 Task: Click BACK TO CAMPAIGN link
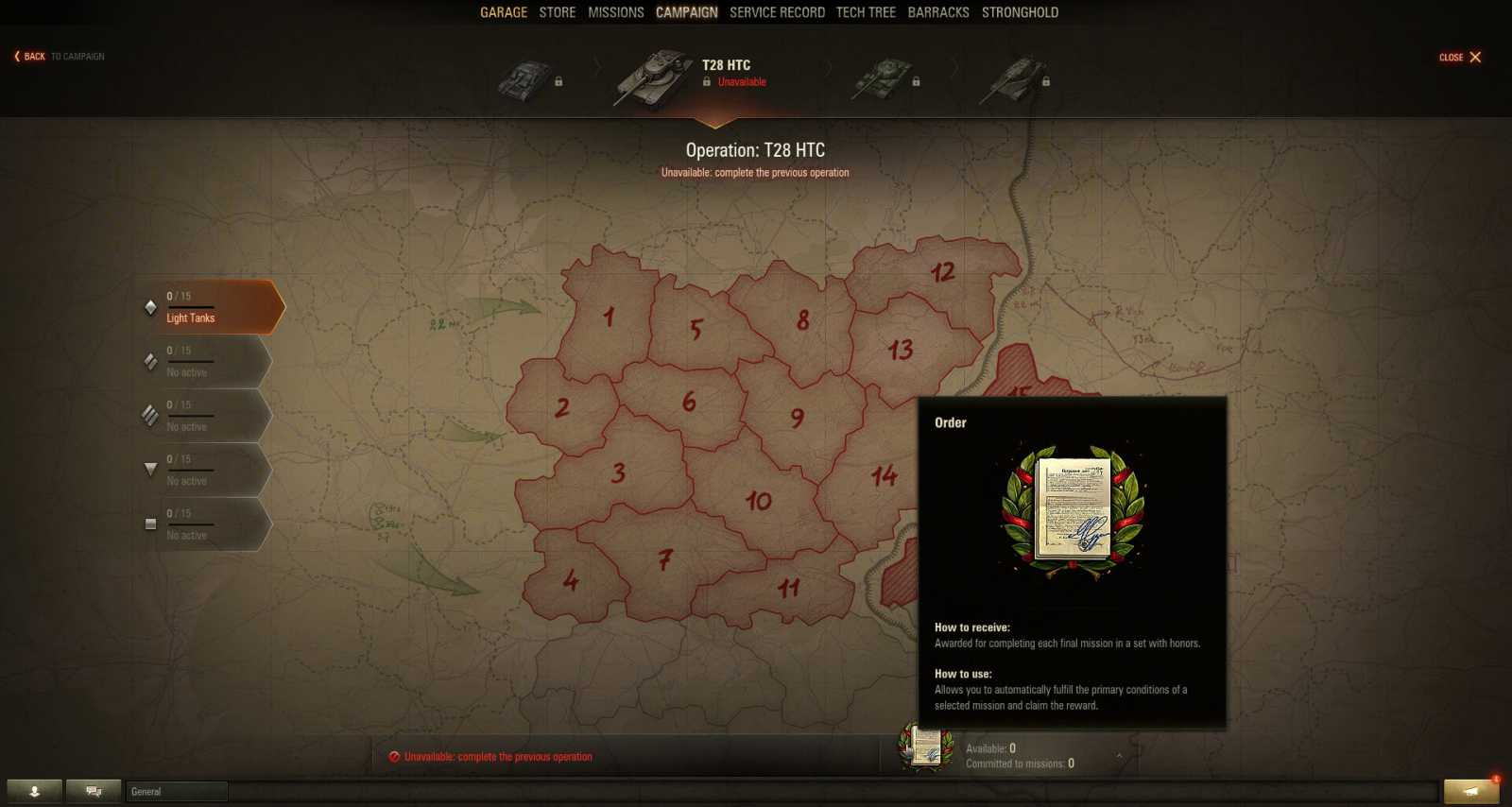point(57,56)
